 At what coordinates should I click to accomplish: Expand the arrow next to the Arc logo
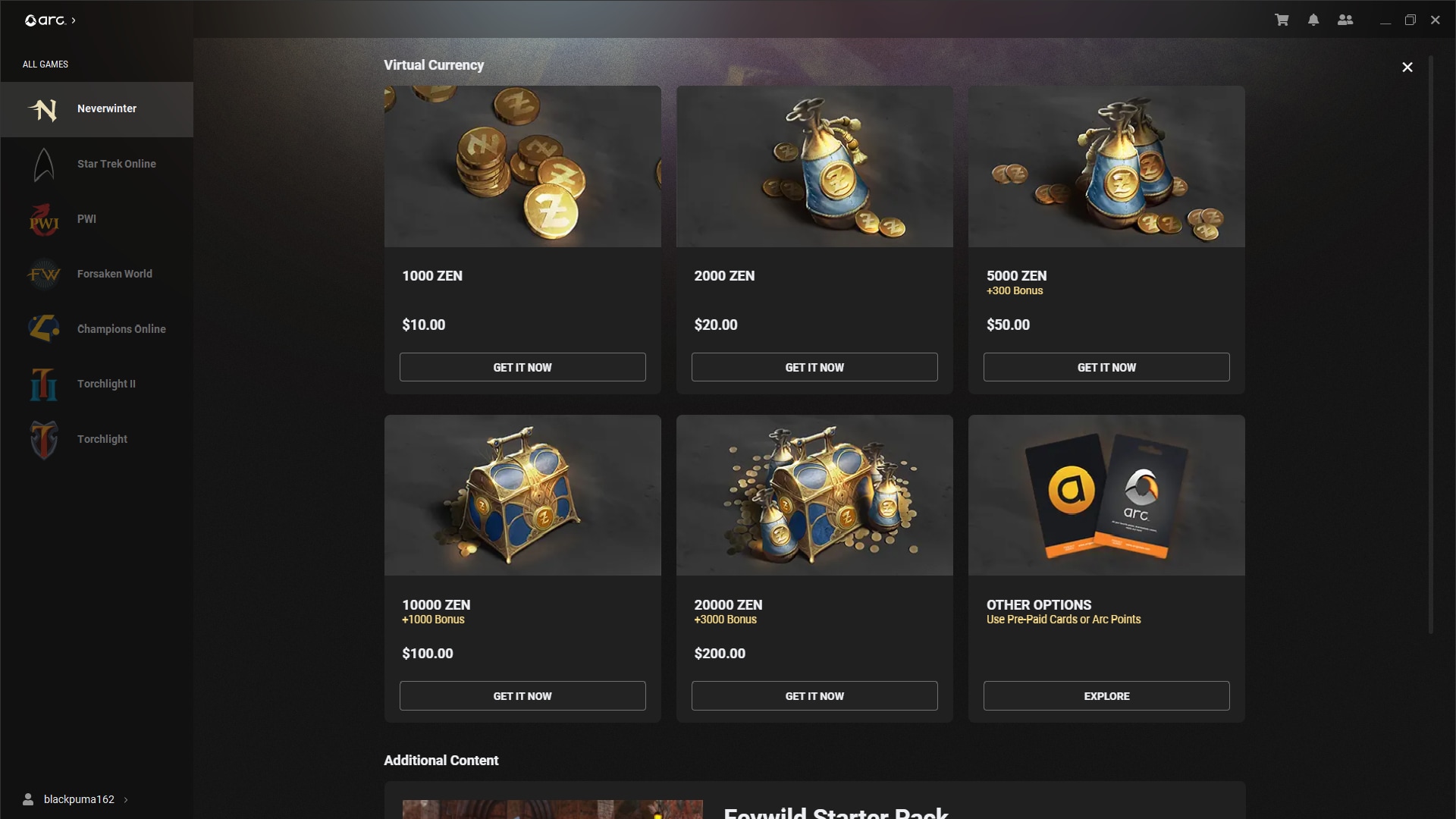[74, 20]
